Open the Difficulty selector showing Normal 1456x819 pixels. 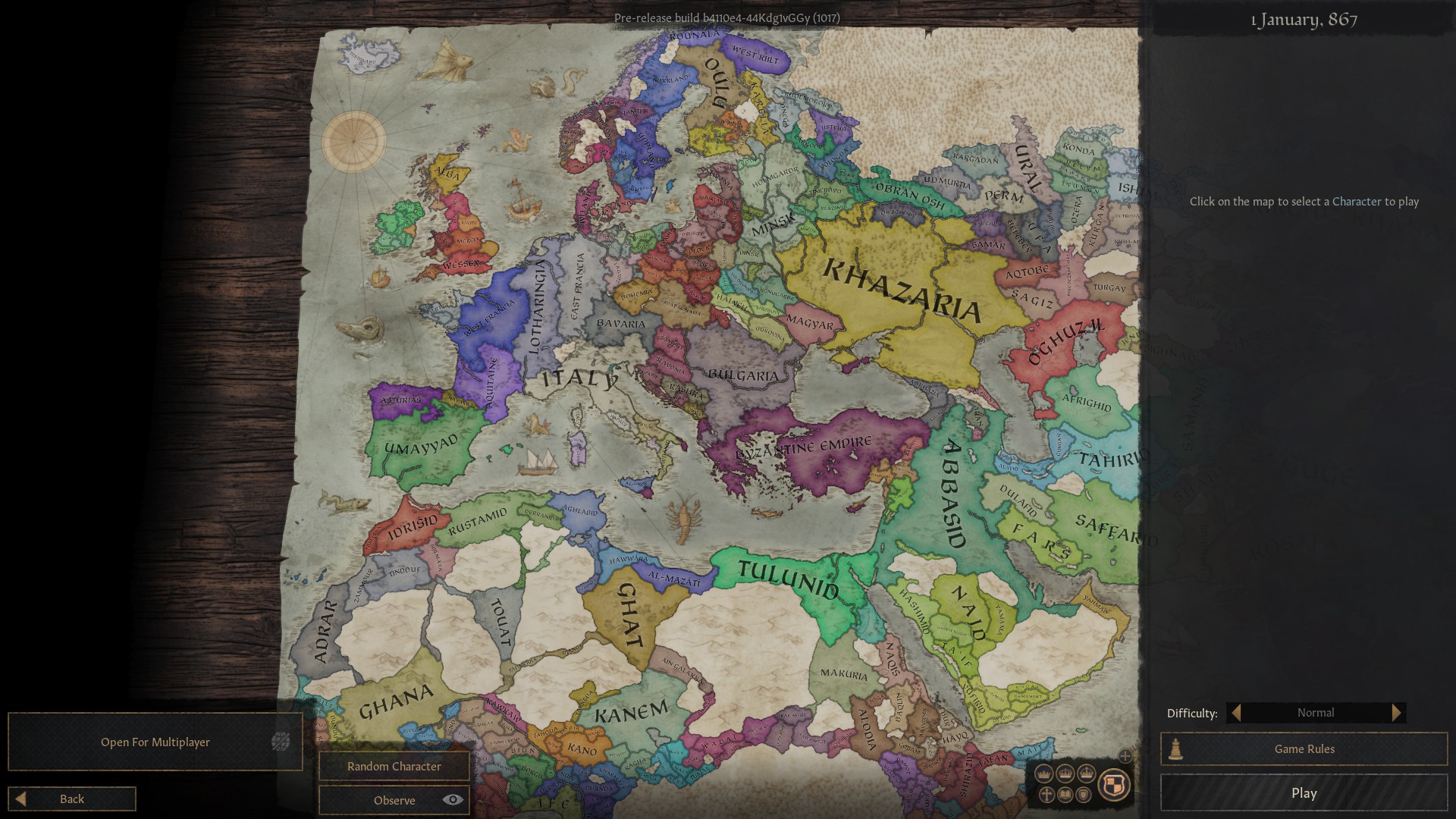pos(1316,712)
